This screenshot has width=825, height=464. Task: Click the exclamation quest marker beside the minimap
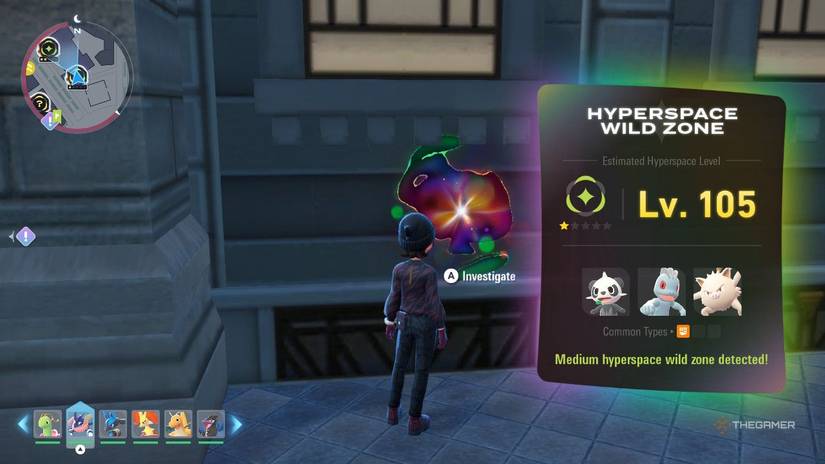pyautogui.click(x=49, y=121)
